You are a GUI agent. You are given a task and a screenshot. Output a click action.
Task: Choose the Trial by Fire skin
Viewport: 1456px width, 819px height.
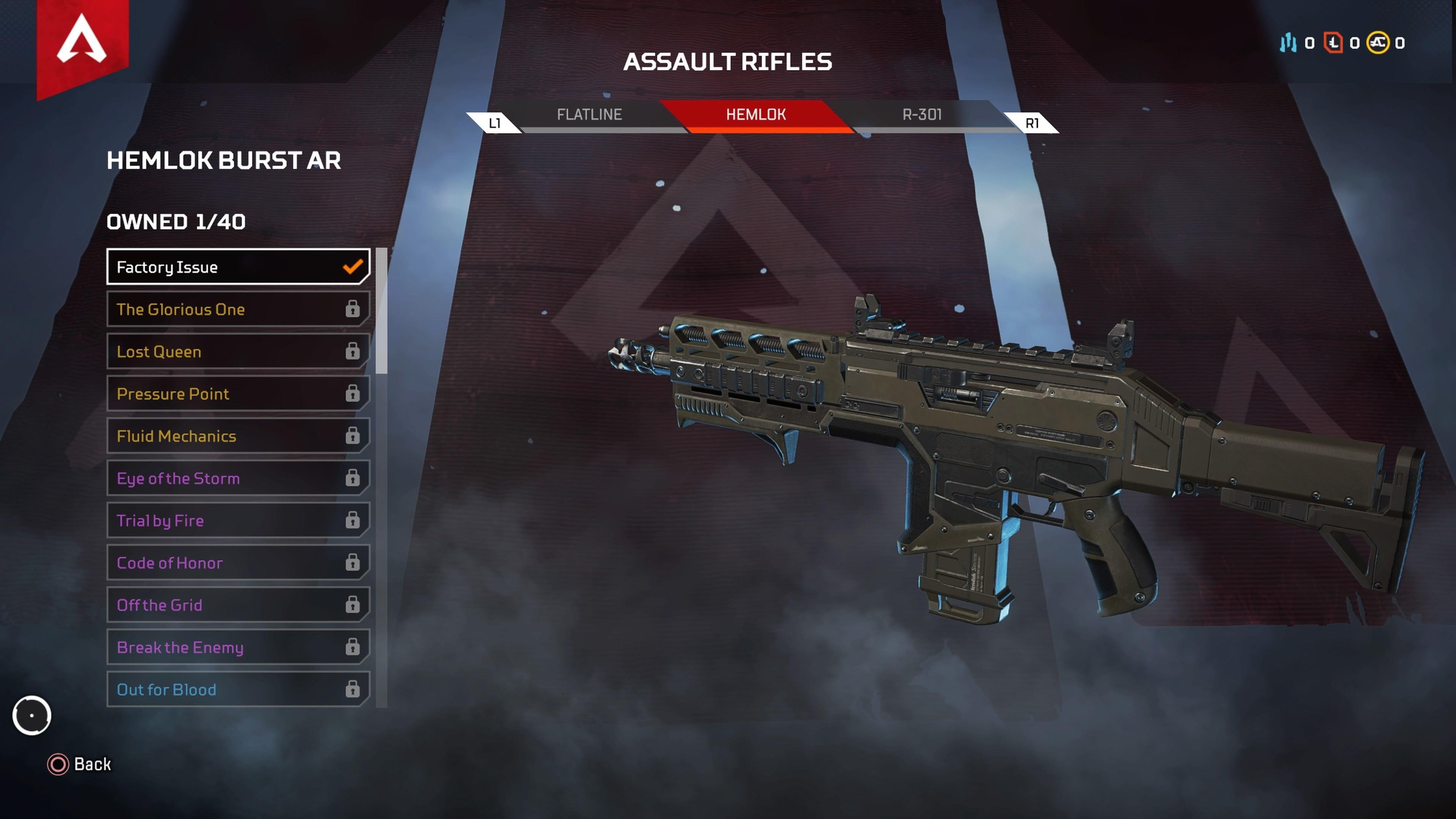[238, 521]
